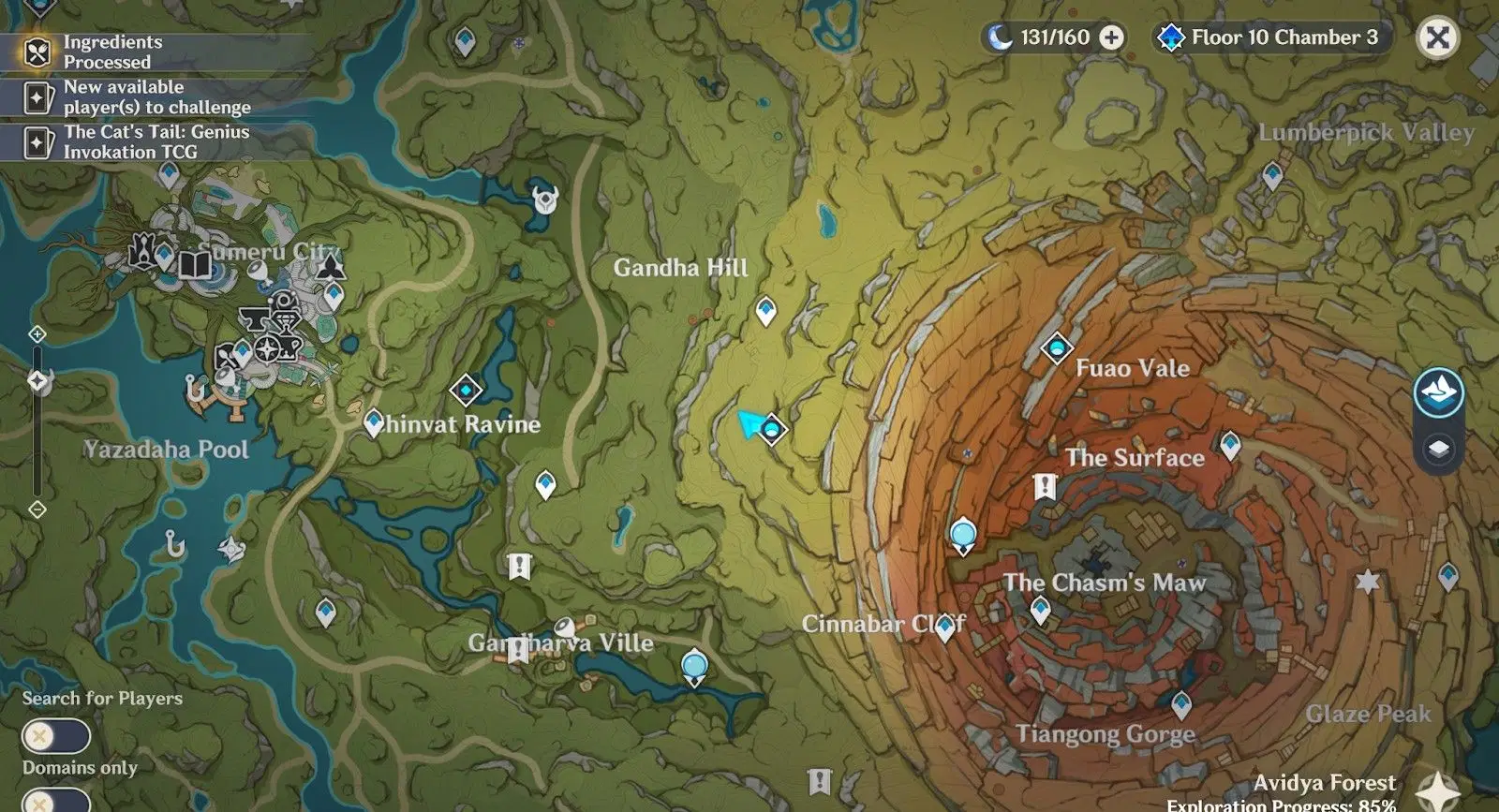Select the player arrow marker west of Fuao Vale
This screenshot has height=812, width=1499.
(749, 424)
